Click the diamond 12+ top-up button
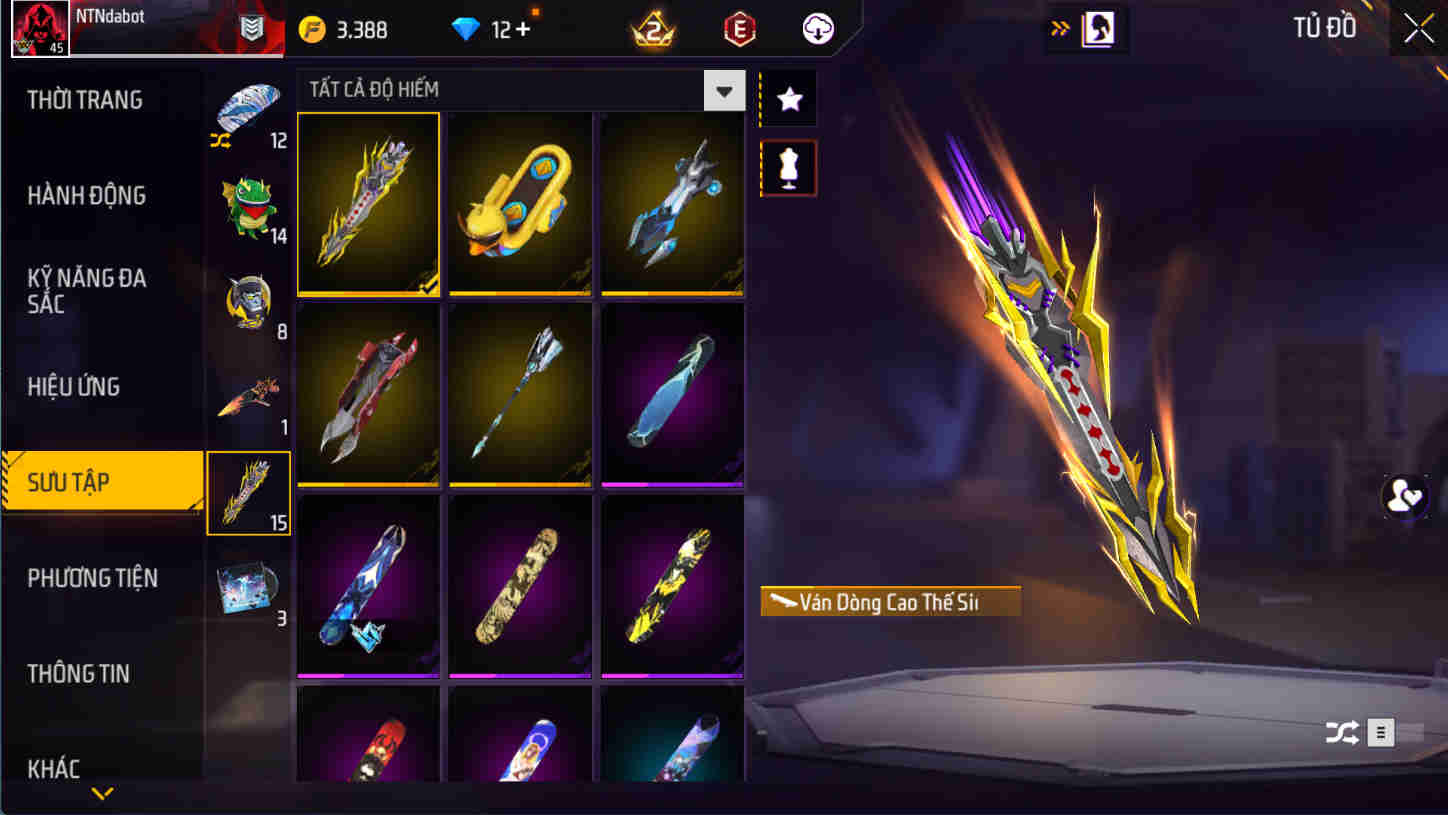 click(x=495, y=29)
